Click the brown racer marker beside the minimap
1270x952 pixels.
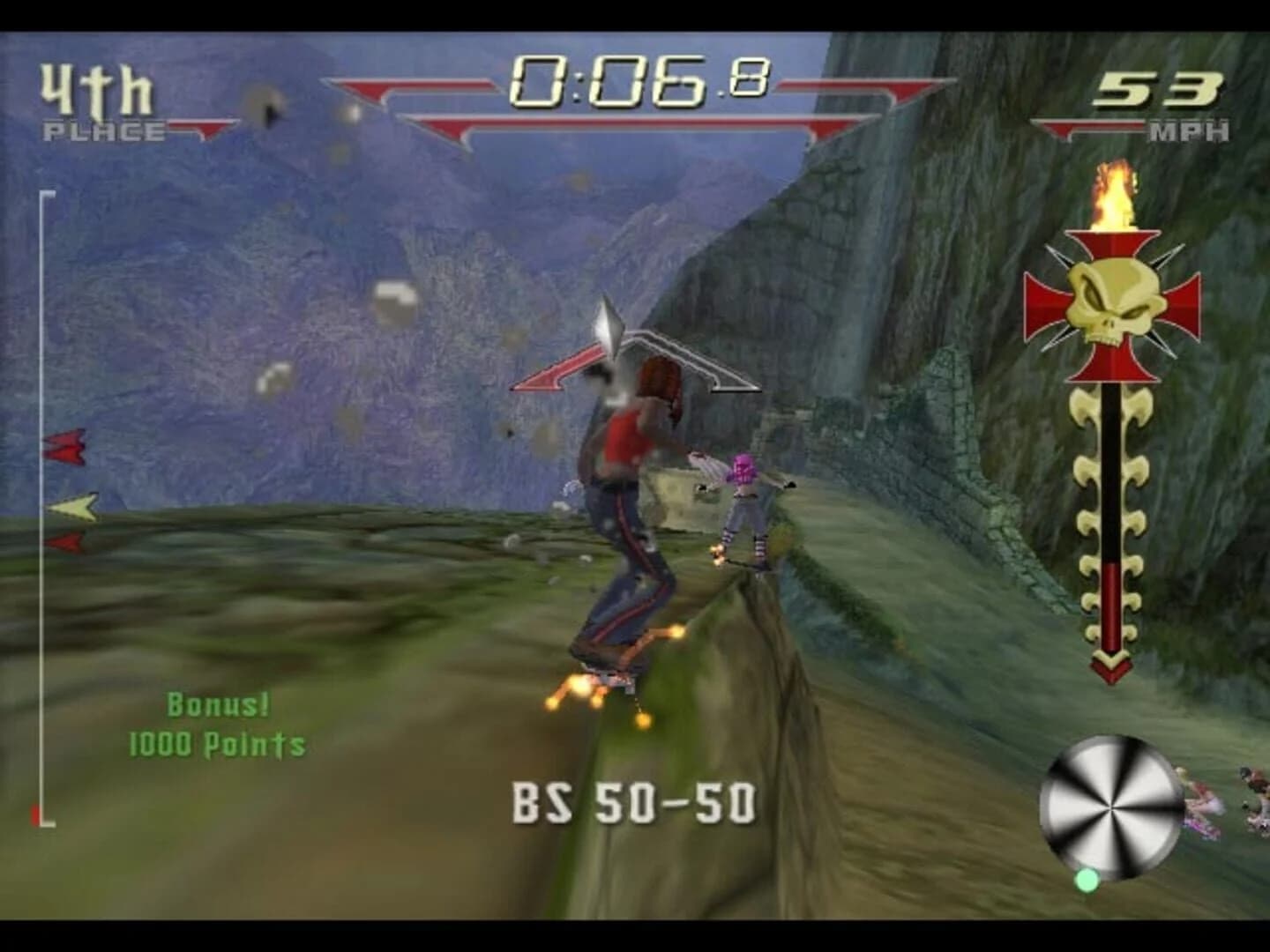pyautogui.click(x=1252, y=793)
